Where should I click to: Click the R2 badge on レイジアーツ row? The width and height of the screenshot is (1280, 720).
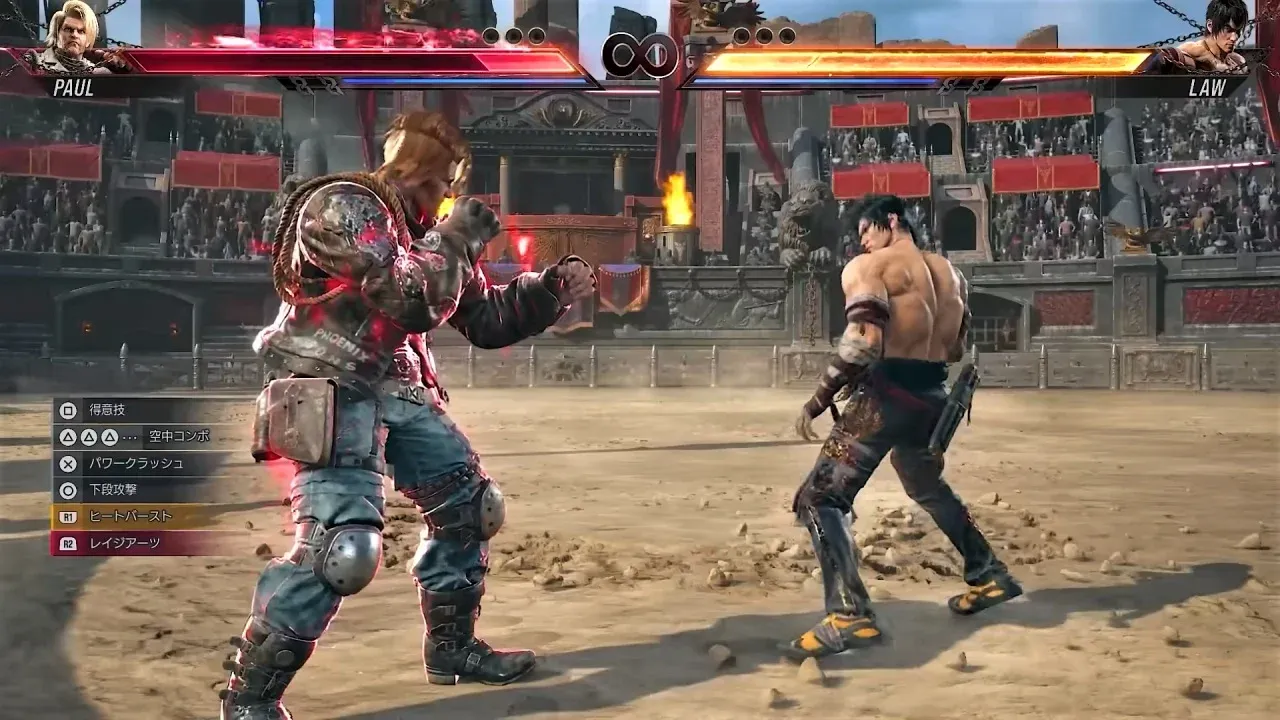(x=67, y=543)
